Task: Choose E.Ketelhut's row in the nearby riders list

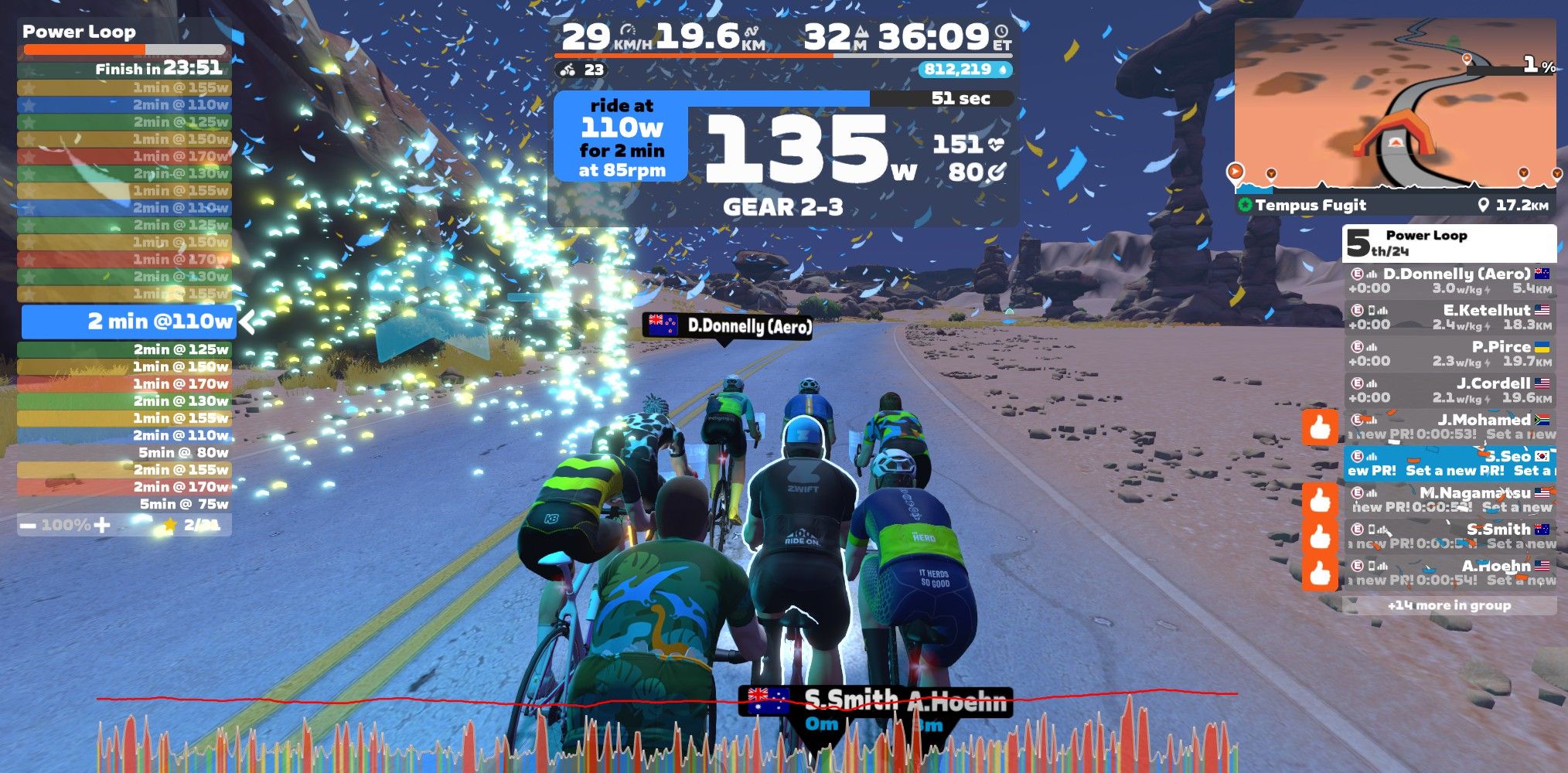Action: (x=1449, y=317)
